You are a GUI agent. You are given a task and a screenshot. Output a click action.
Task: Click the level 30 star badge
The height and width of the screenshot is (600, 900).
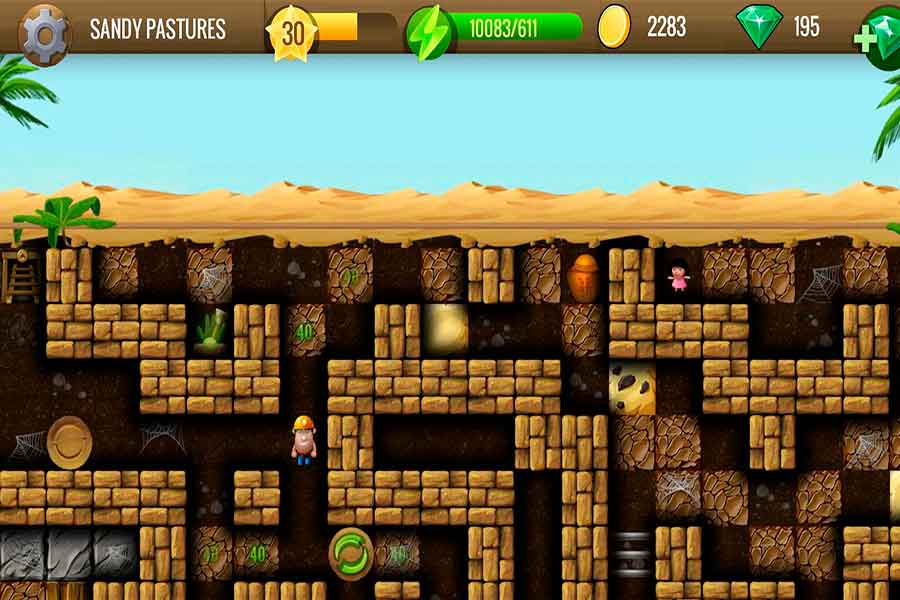tap(292, 32)
